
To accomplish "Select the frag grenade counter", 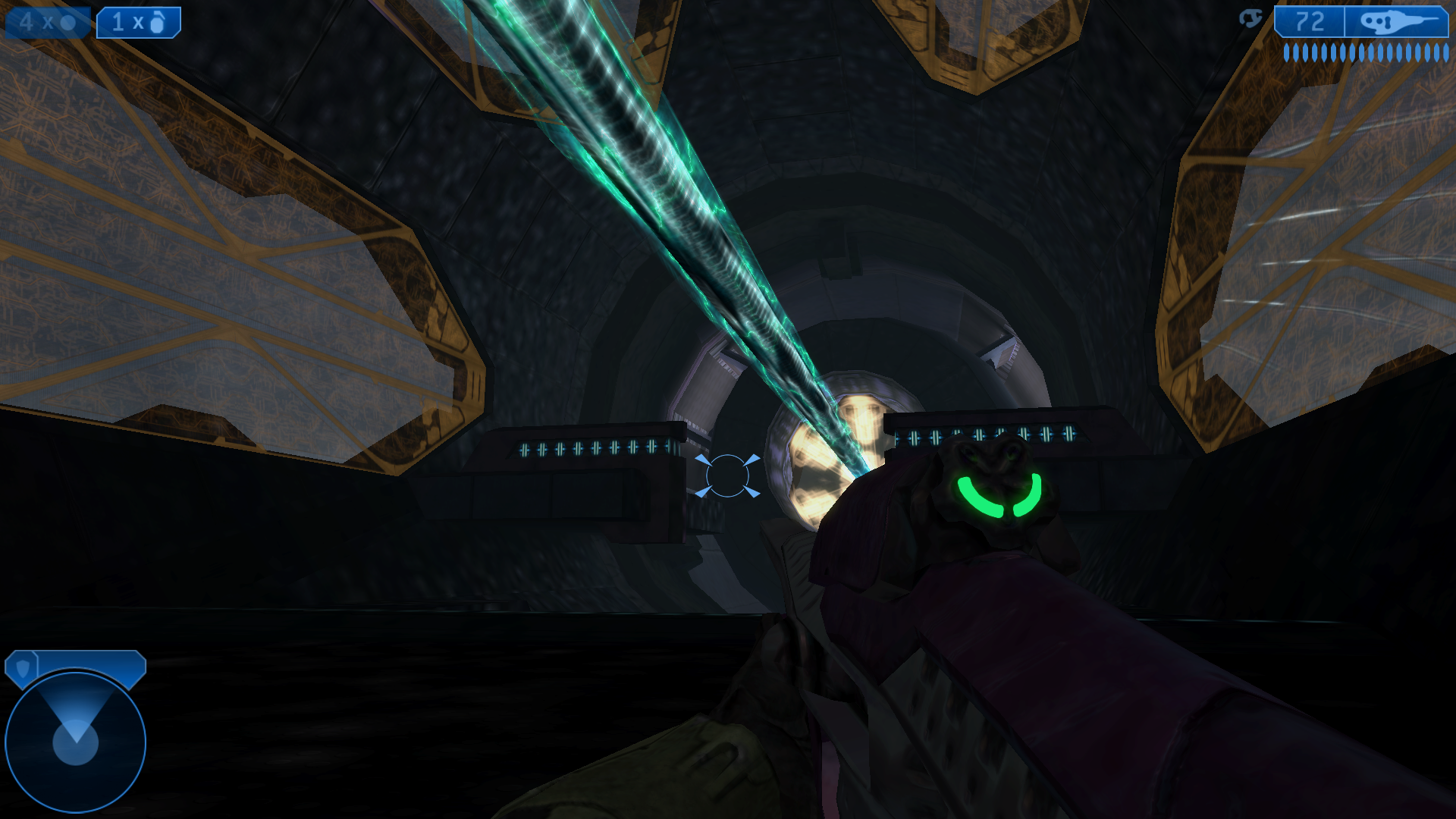I will point(139,22).
